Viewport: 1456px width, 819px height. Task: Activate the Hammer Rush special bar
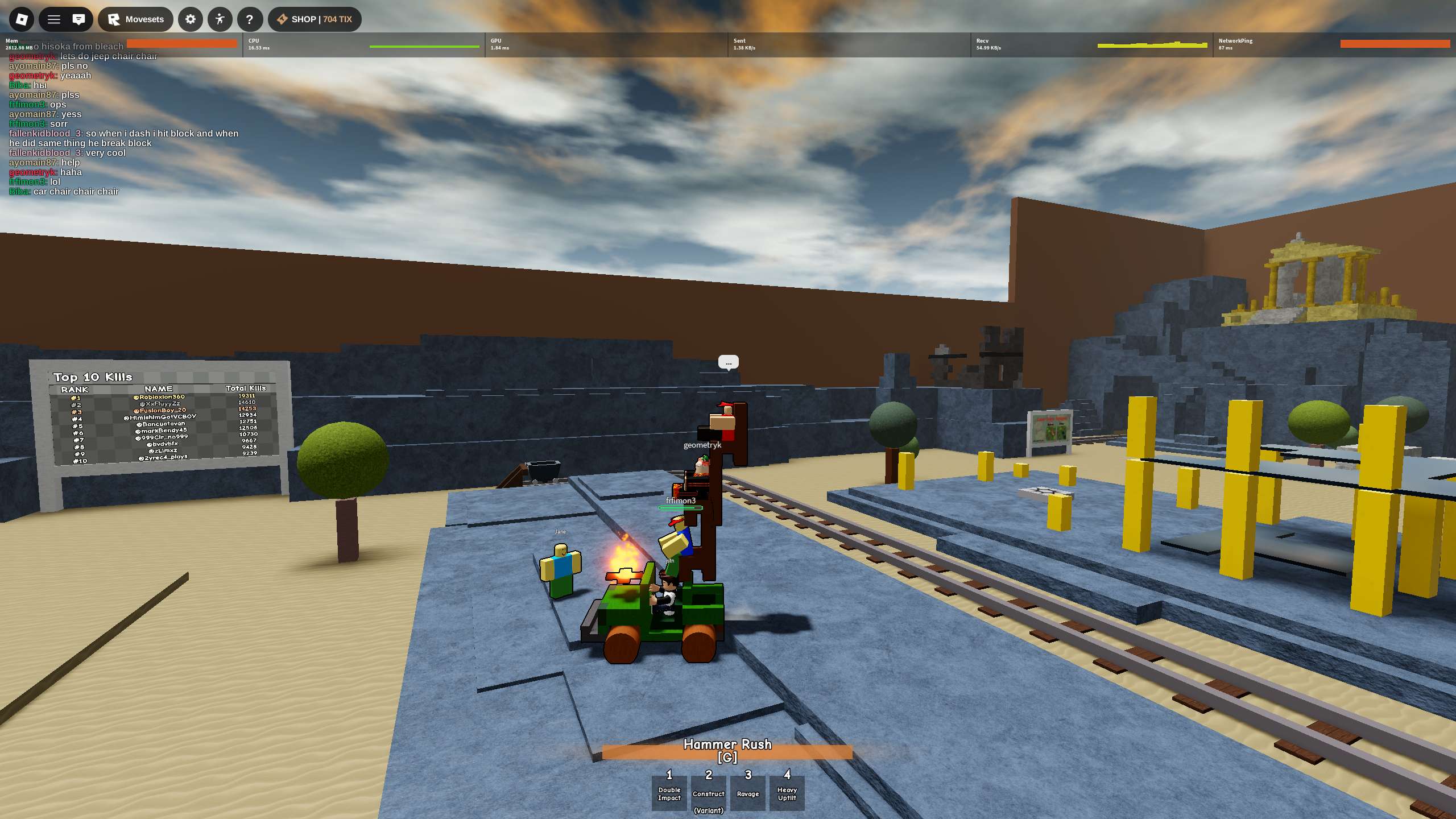(x=727, y=751)
